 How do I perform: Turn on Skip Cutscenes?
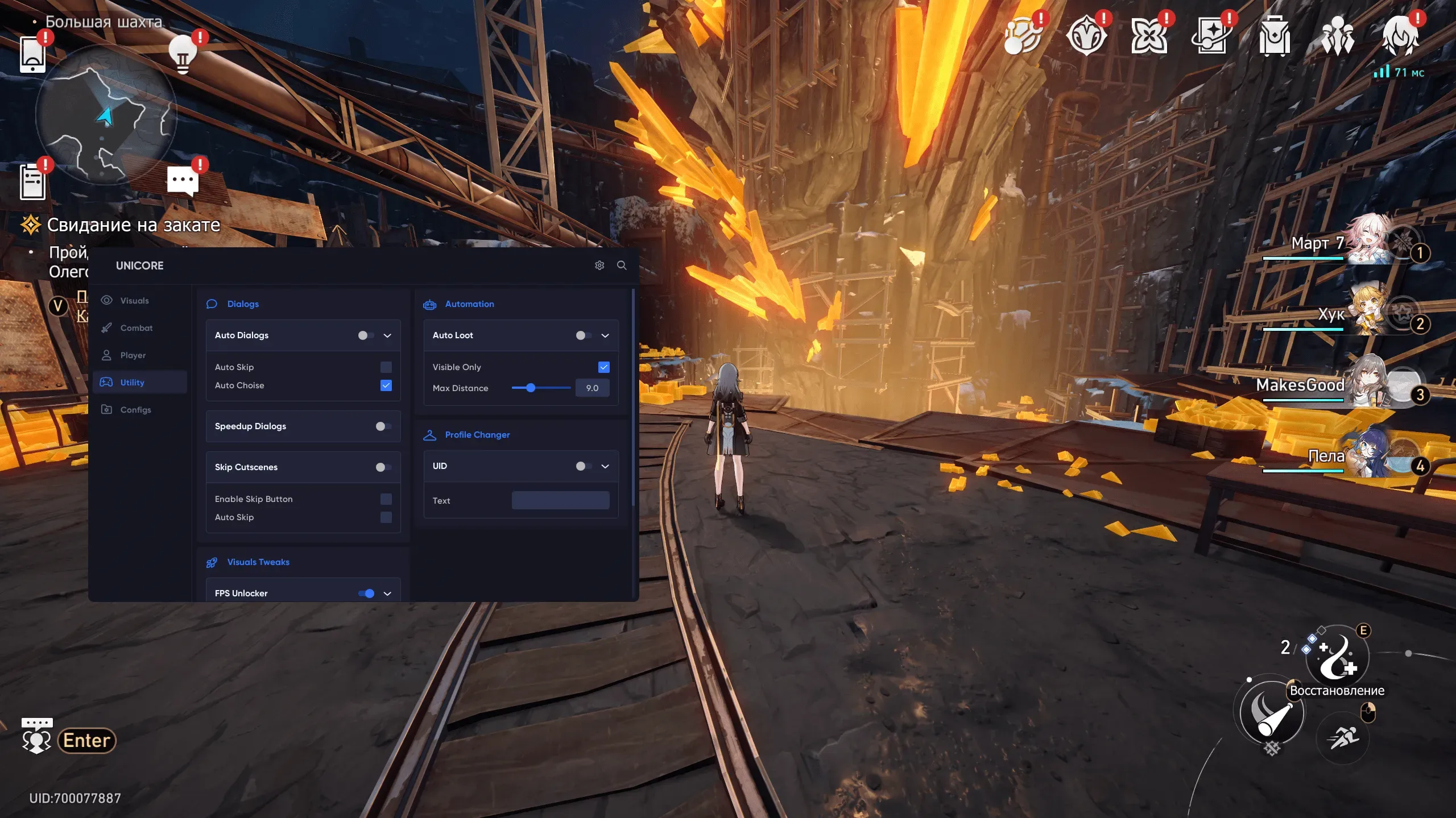383,467
